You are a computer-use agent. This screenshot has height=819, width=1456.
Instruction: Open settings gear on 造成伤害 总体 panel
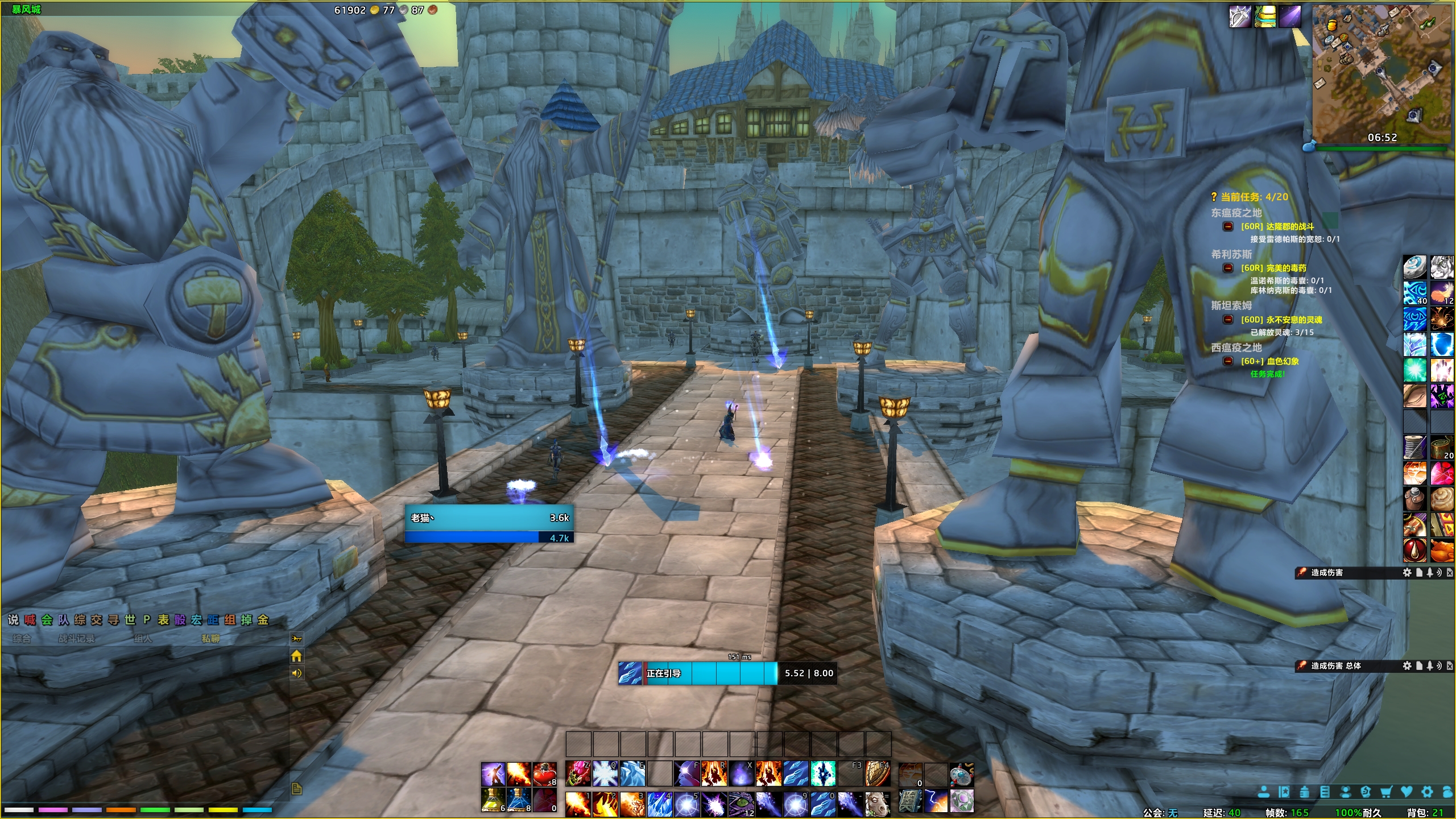point(1407,665)
